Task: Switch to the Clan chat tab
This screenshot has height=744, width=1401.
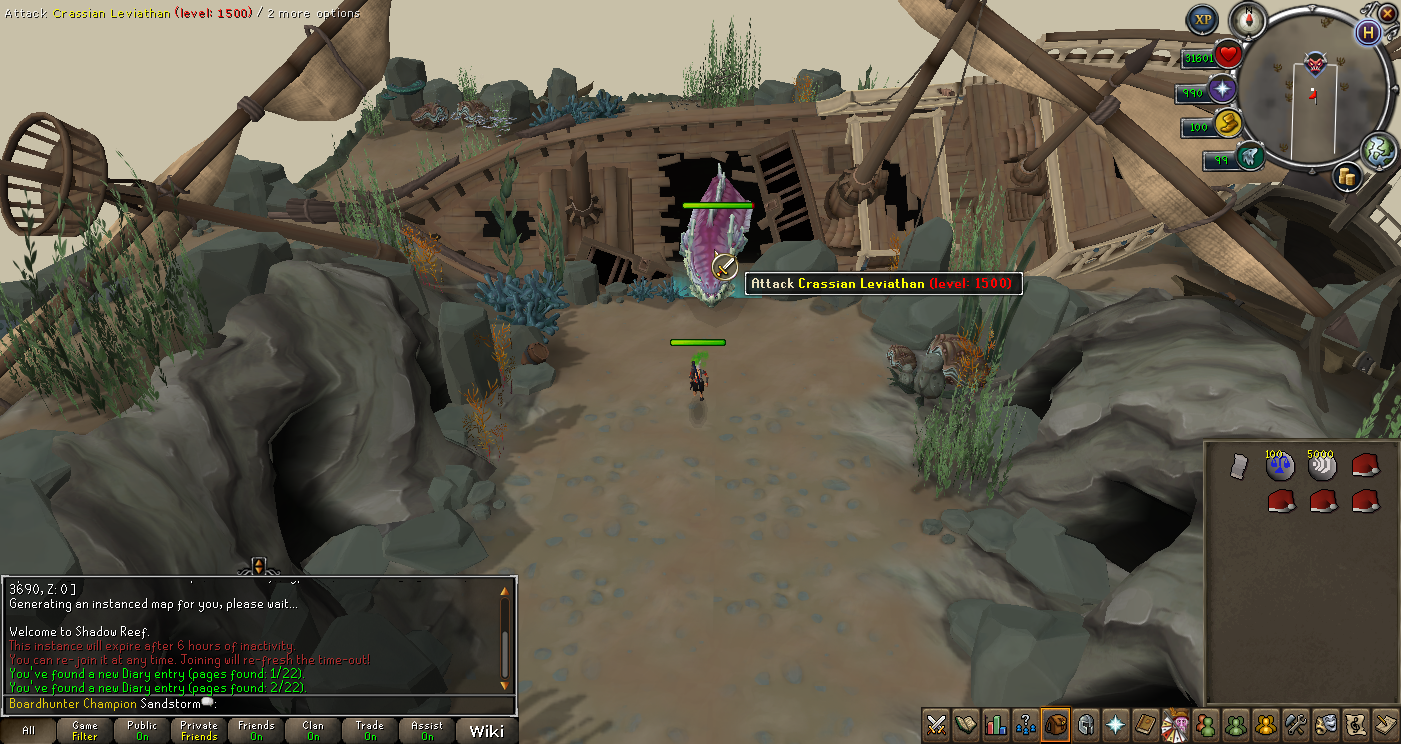Action: click(313, 731)
